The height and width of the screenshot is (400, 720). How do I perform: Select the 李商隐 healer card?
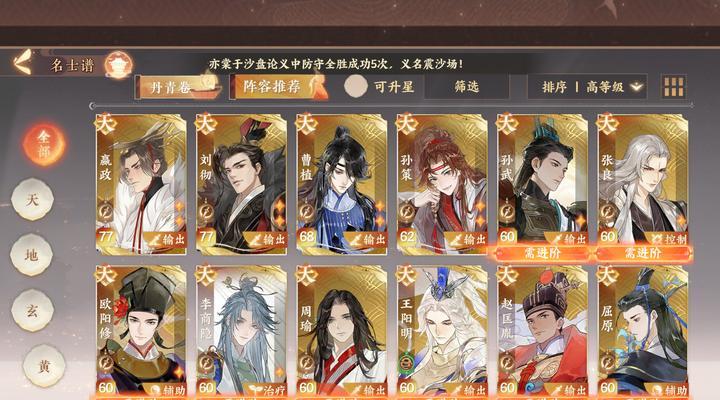[241, 332]
